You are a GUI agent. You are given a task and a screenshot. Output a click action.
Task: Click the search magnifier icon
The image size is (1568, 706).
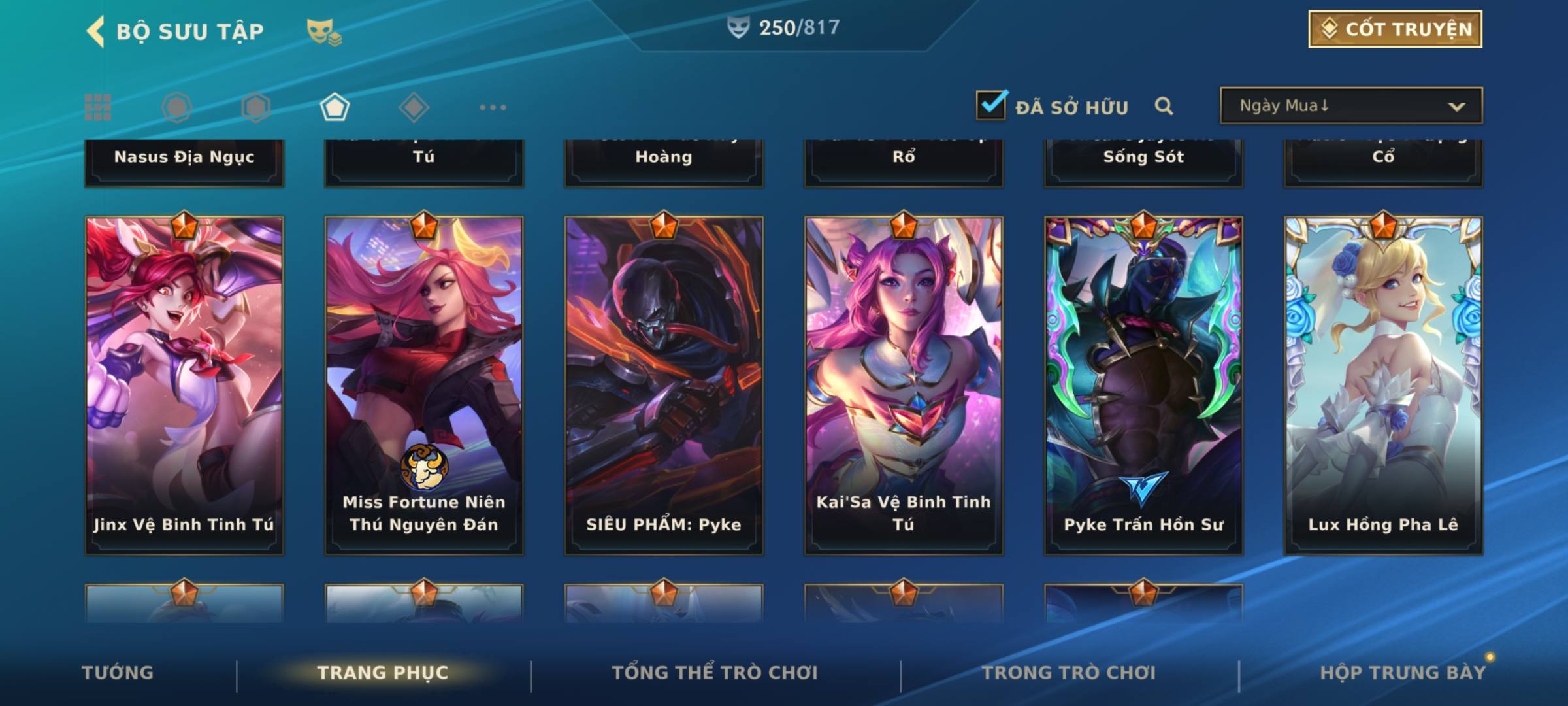pyautogui.click(x=1164, y=106)
